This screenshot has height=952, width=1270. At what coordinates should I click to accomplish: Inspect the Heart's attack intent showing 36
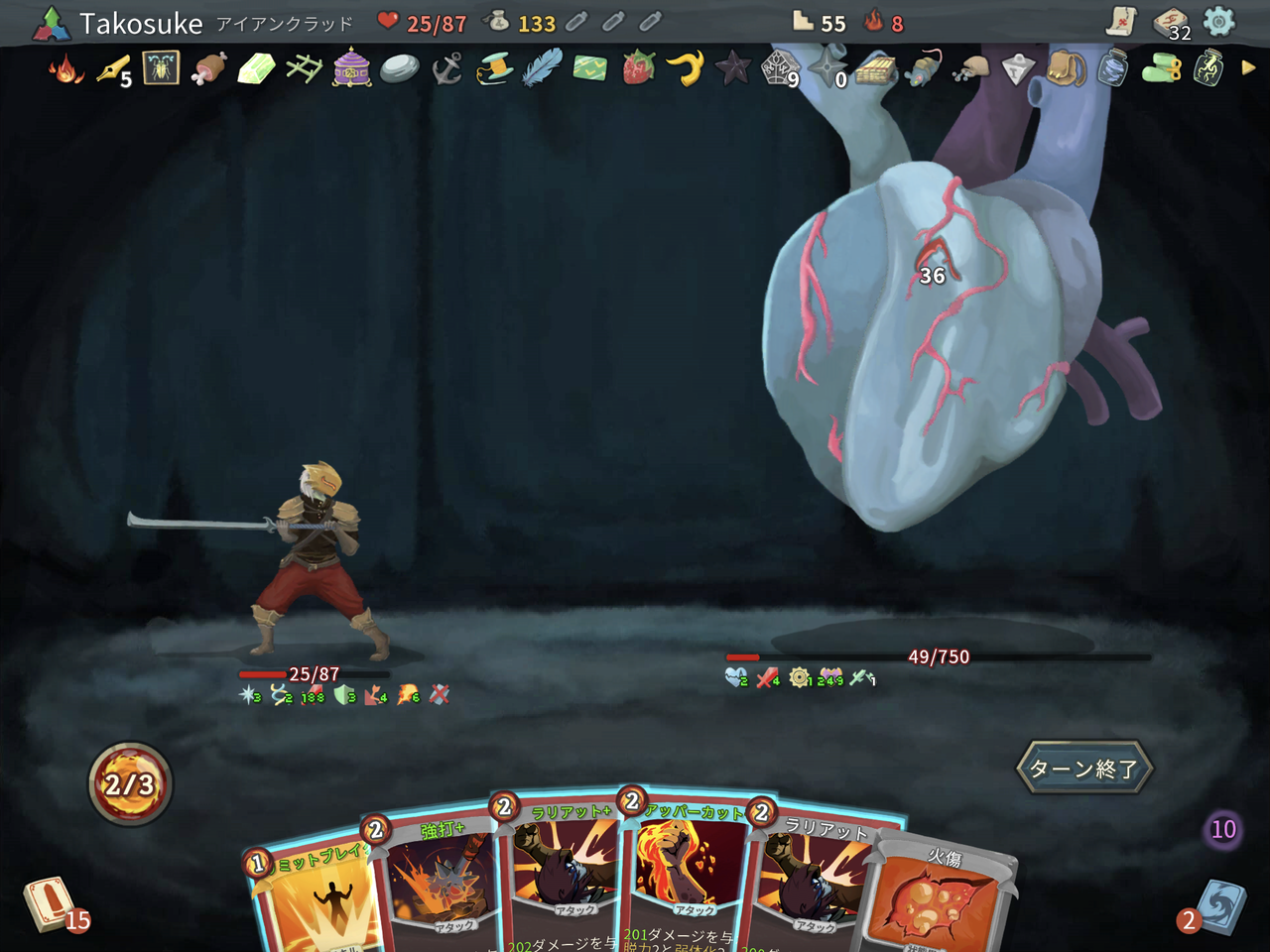tap(931, 277)
